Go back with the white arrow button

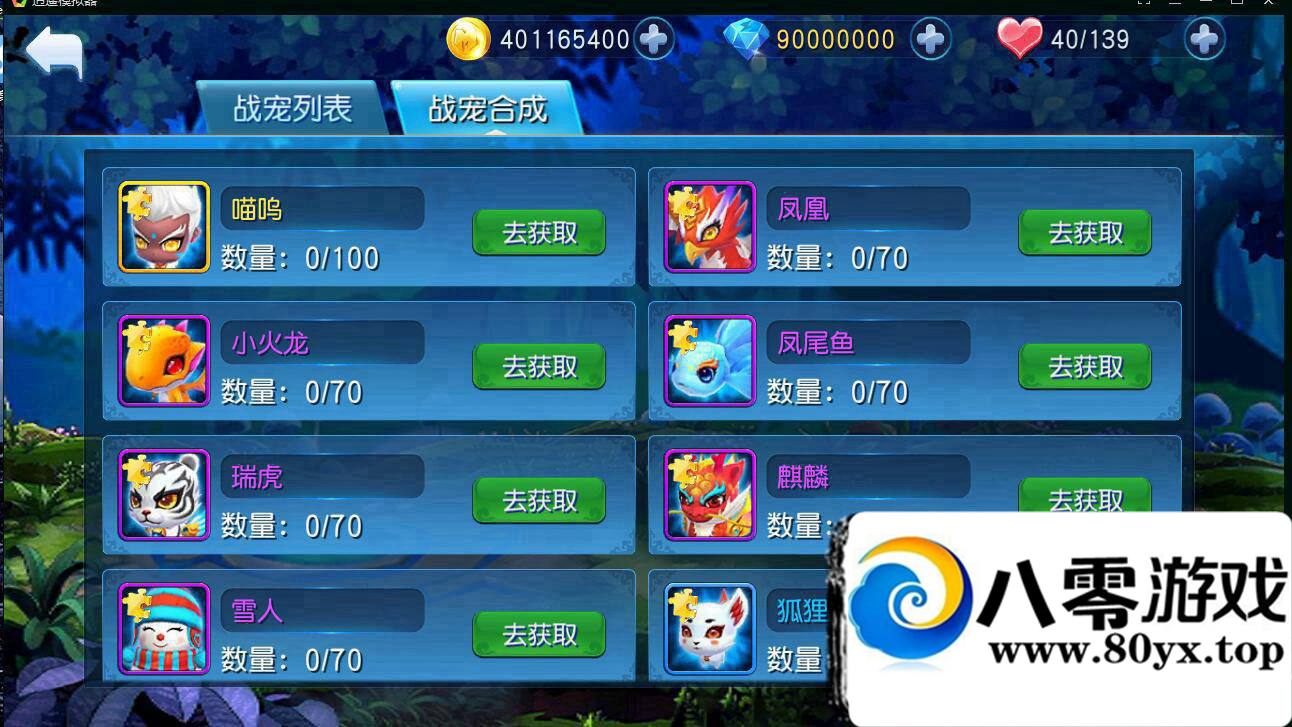54,51
